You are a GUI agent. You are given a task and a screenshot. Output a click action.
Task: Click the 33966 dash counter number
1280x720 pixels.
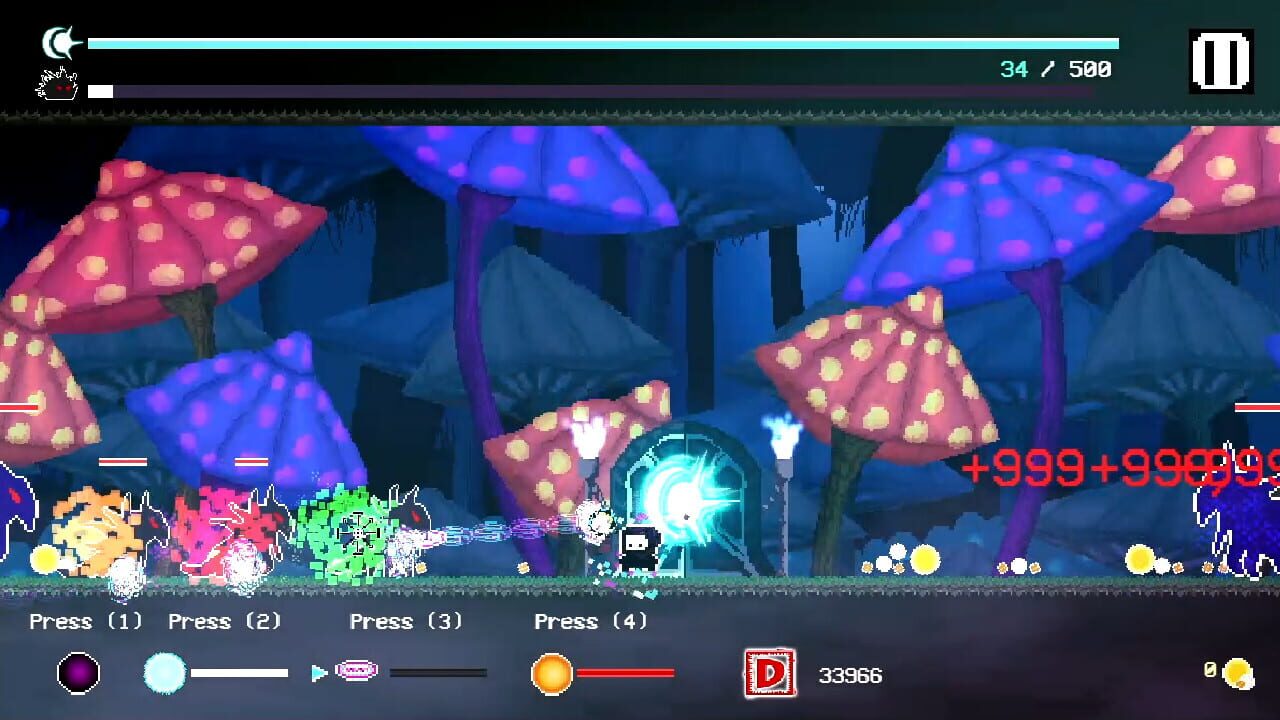[850, 676]
